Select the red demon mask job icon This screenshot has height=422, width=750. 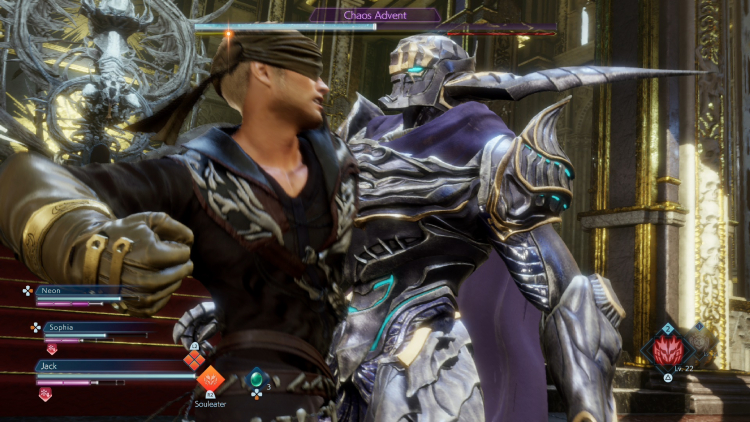667,352
